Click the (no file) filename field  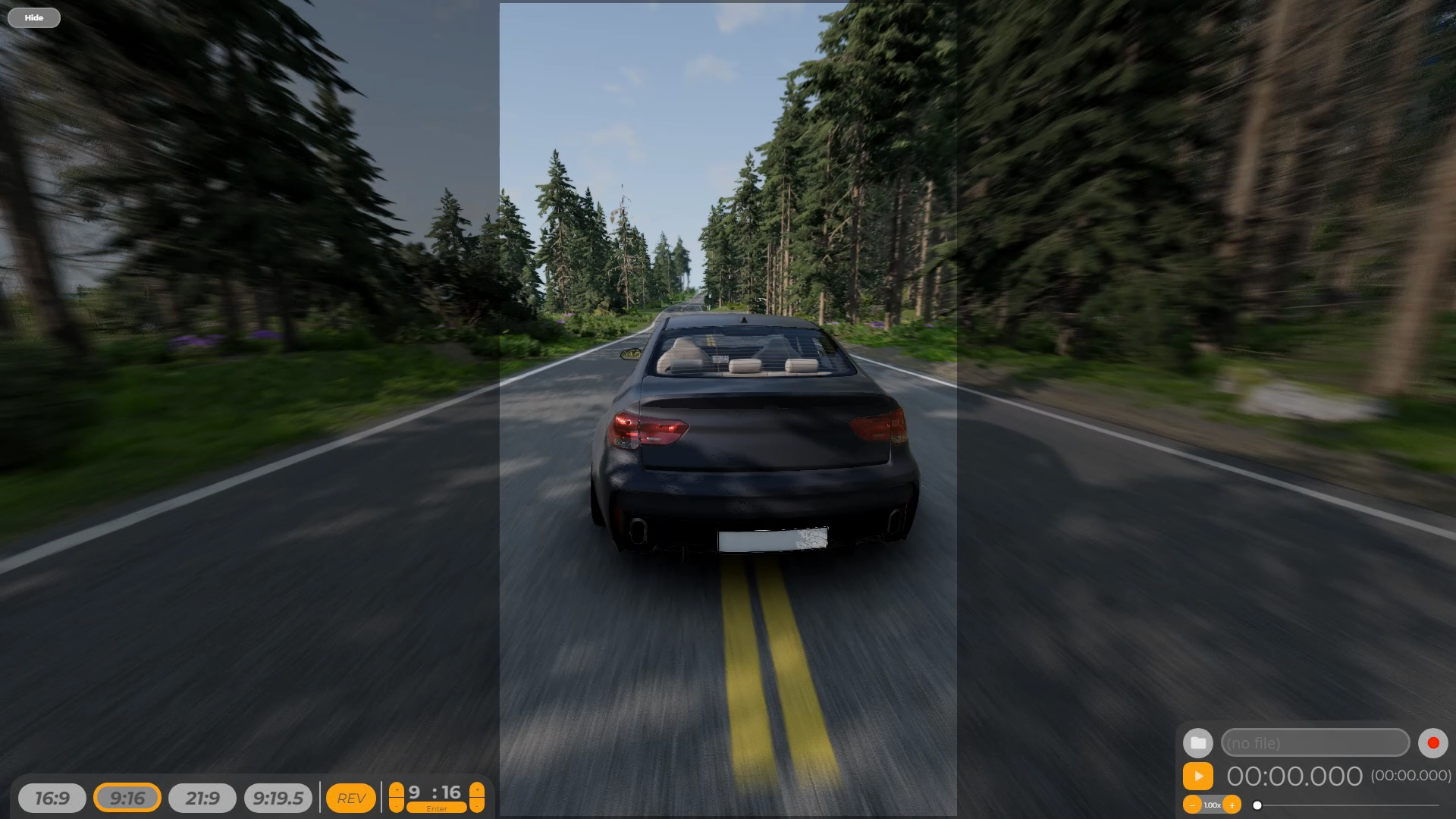click(1317, 743)
